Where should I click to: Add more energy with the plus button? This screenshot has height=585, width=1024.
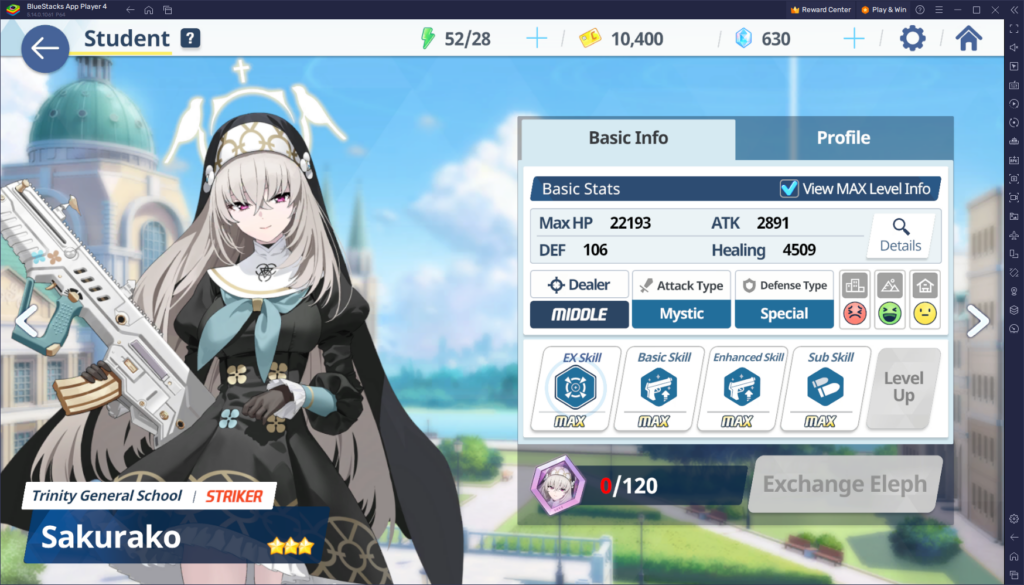click(x=537, y=39)
